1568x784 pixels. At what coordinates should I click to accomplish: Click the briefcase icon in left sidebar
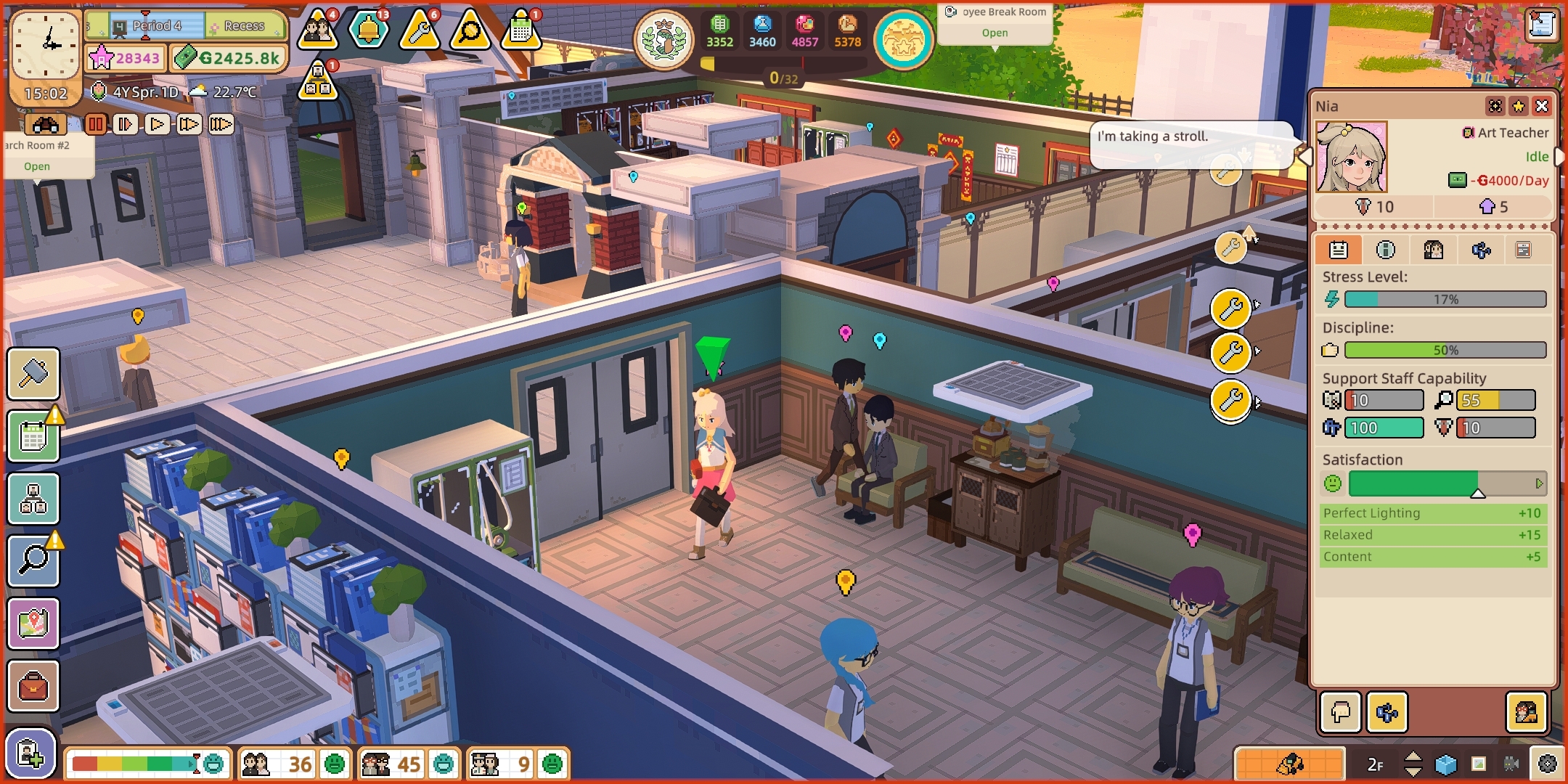pyautogui.click(x=34, y=686)
